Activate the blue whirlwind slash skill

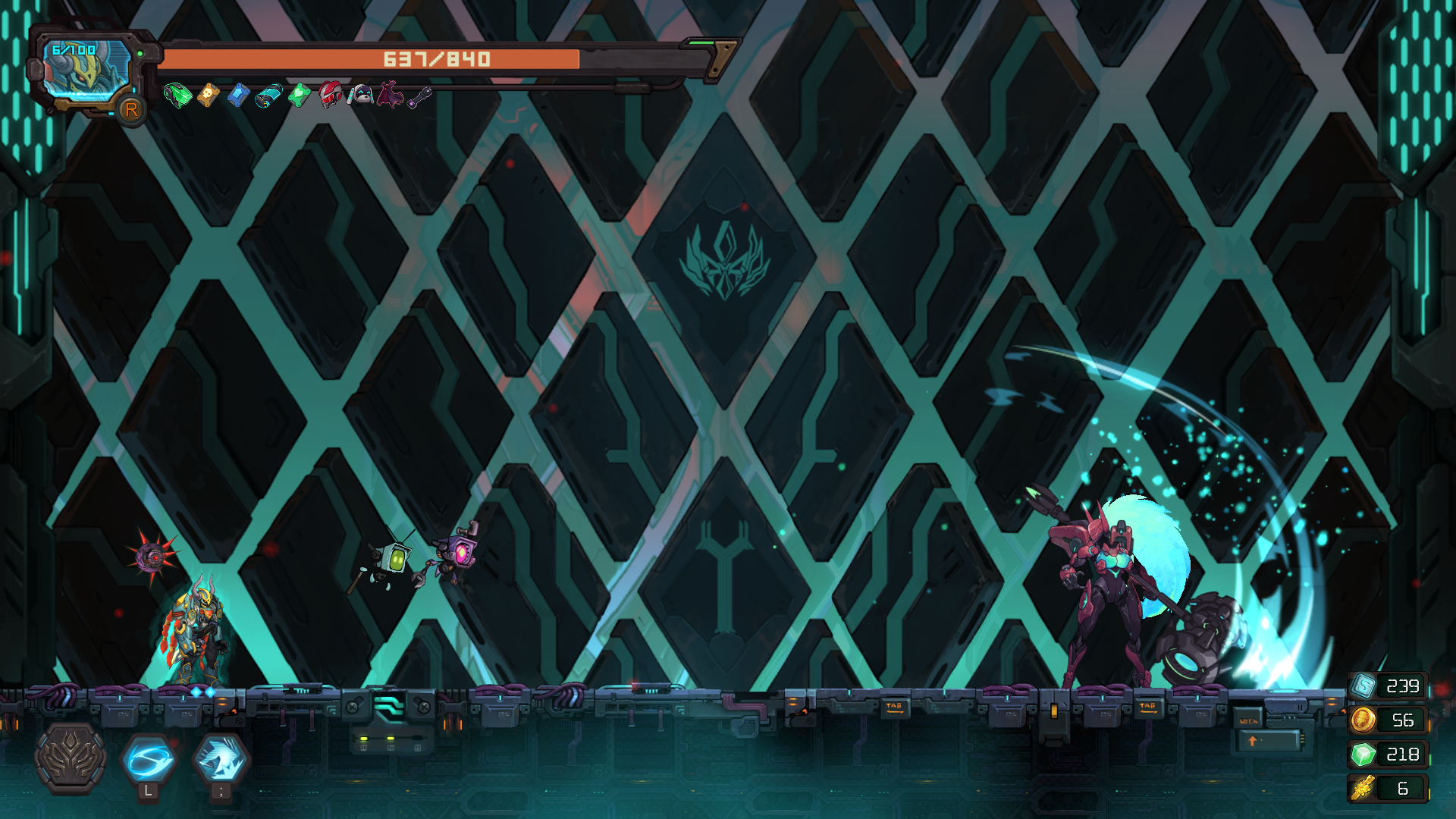click(x=149, y=759)
